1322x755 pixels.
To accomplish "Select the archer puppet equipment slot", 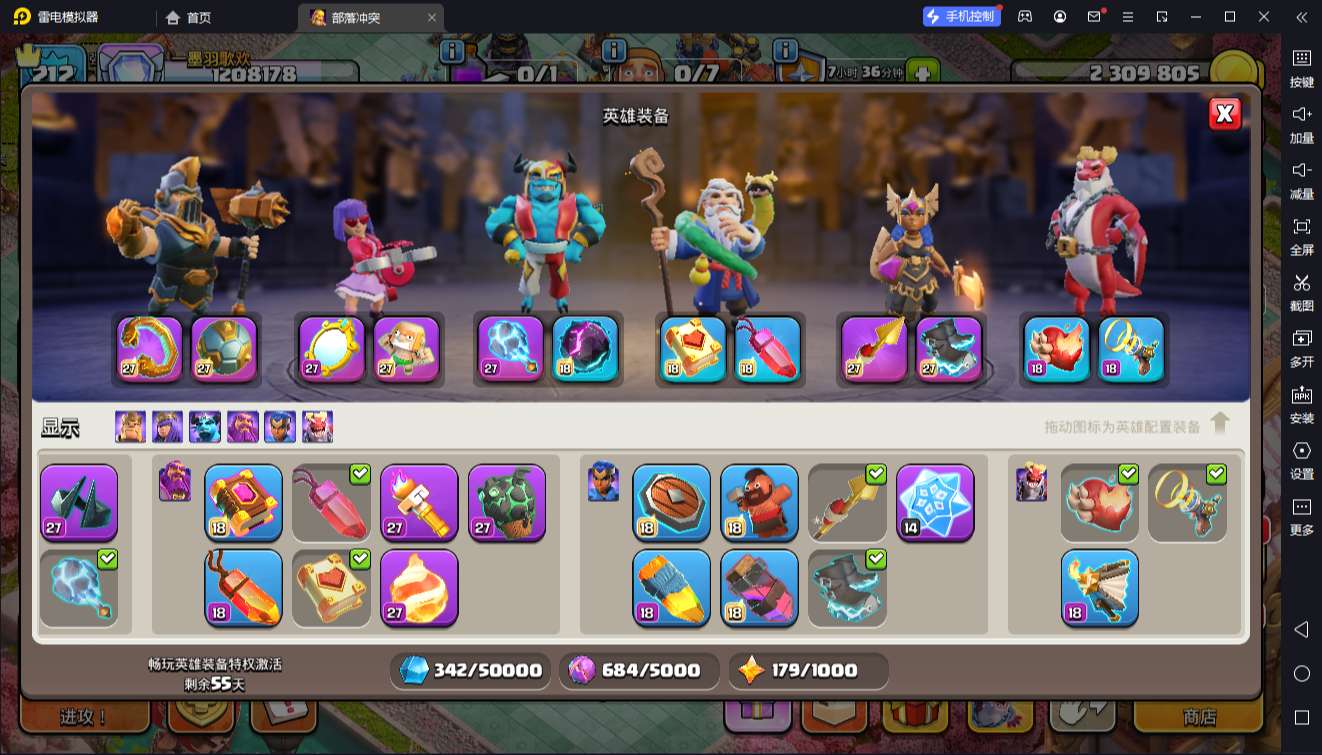I will [x=407, y=349].
